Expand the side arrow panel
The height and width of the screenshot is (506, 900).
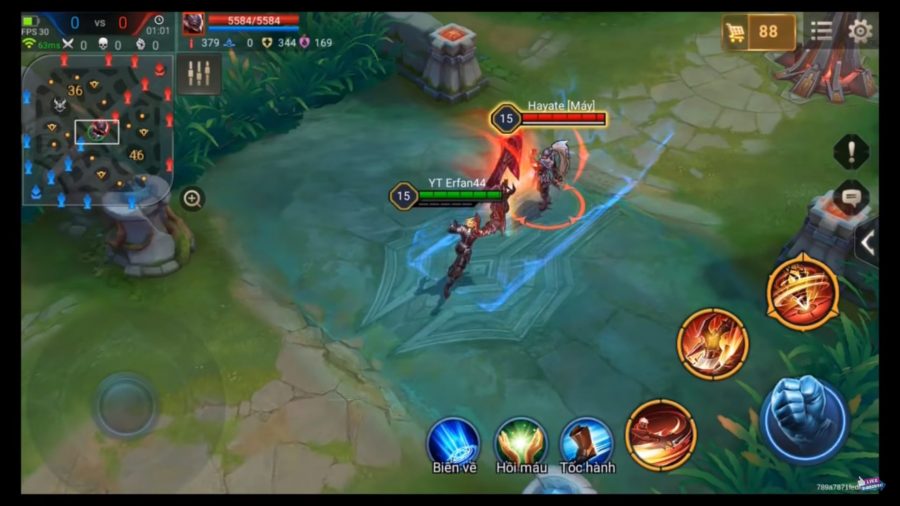(x=867, y=242)
